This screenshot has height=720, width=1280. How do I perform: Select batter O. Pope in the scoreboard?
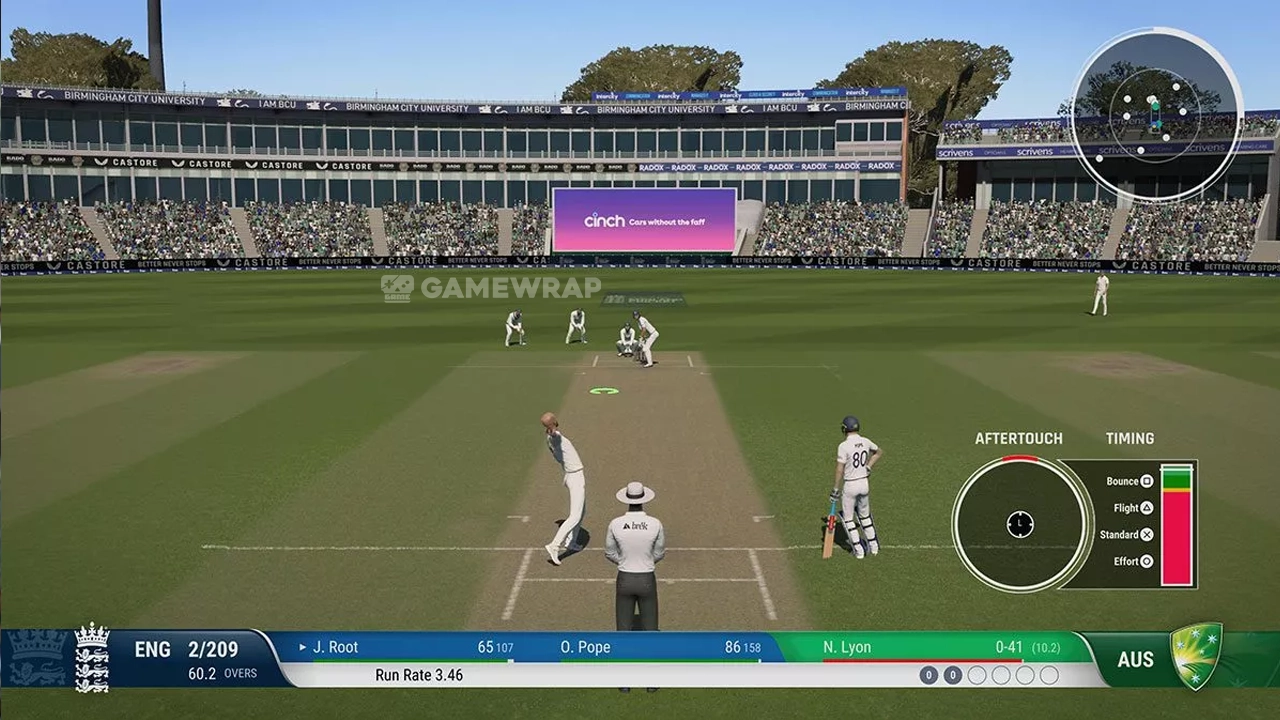pos(586,647)
